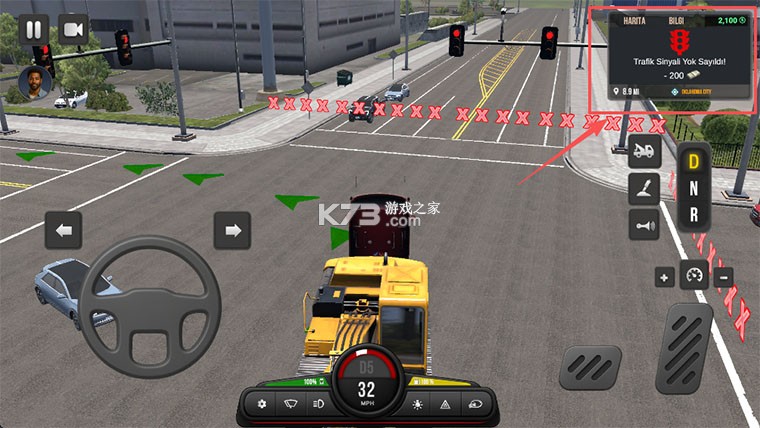
Task: Increase cruise control speed with plus
Action: coord(665,278)
